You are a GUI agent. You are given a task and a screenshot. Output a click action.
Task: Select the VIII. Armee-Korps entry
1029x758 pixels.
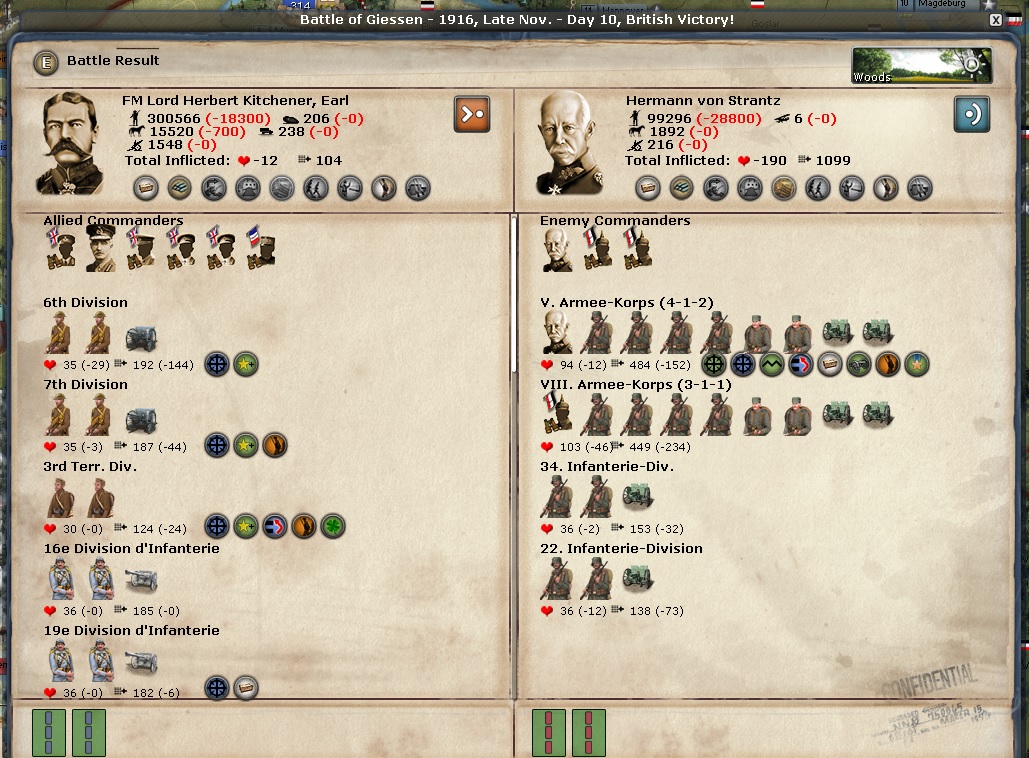coord(635,385)
